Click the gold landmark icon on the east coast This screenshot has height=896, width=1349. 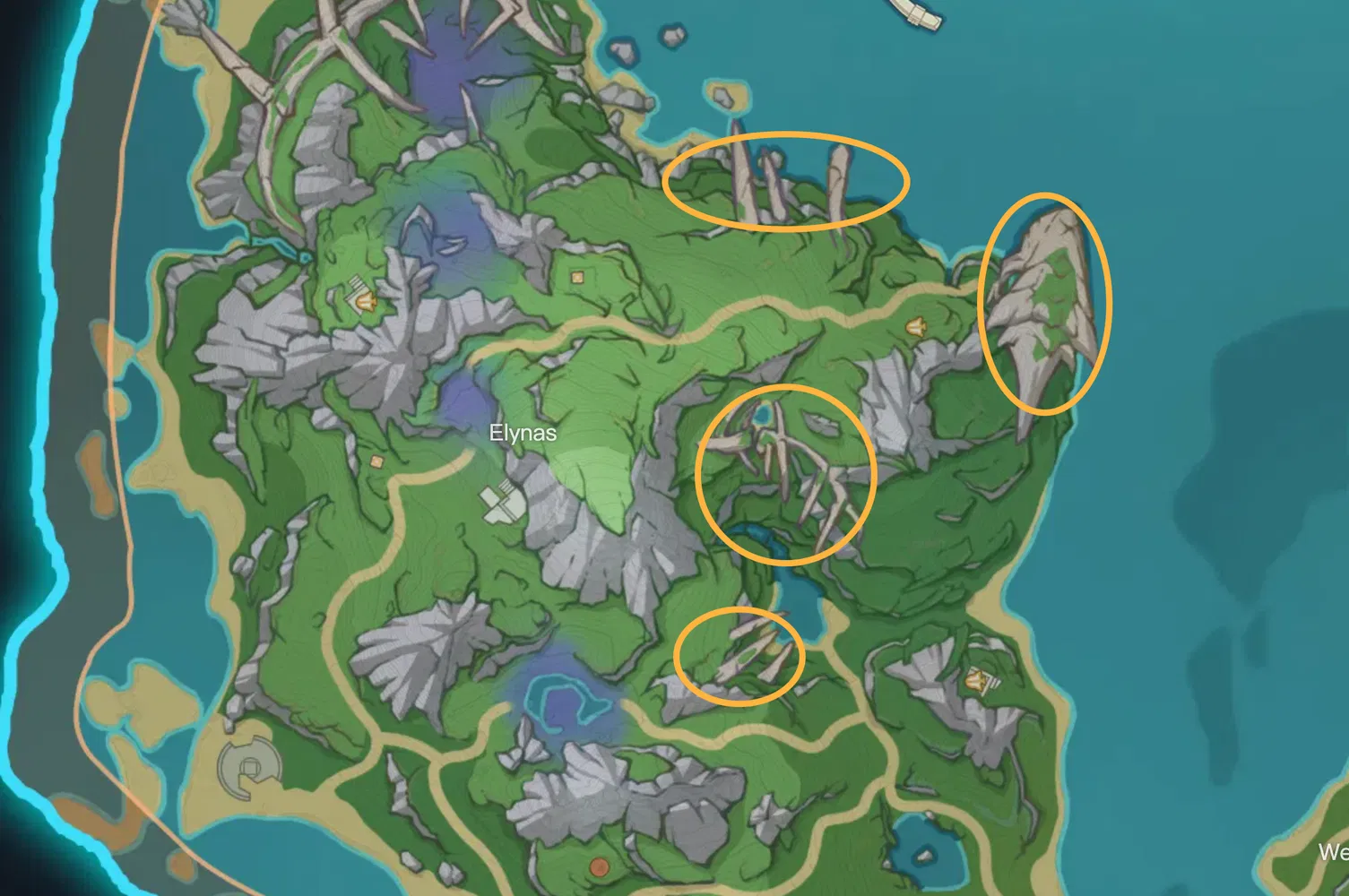coord(916,326)
